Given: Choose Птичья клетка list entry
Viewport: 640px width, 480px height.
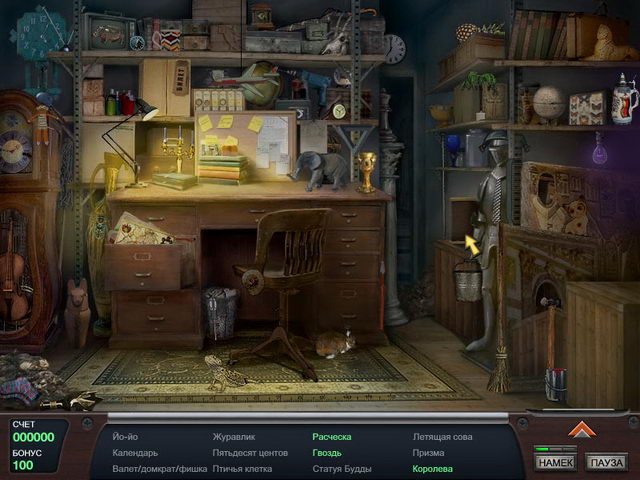Looking at the screenshot, I should pyautogui.click(x=243, y=468).
